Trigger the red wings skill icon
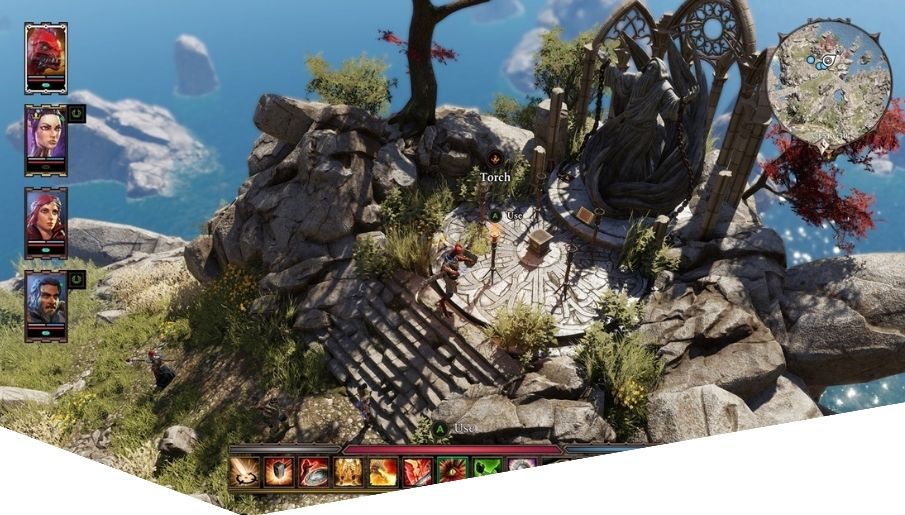This screenshot has height=515, width=905. point(417,471)
